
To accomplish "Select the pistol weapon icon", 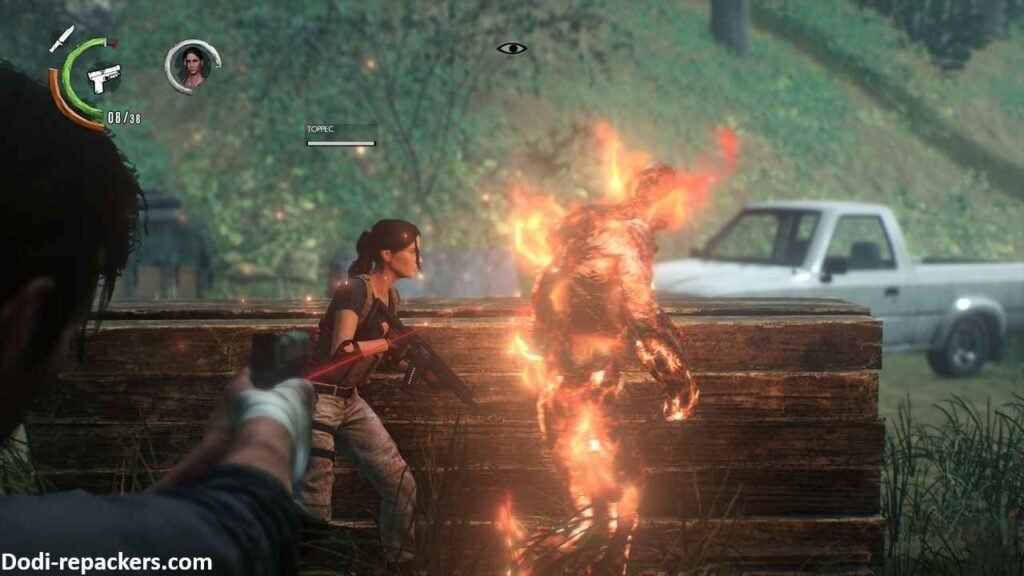I will click(x=103, y=75).
